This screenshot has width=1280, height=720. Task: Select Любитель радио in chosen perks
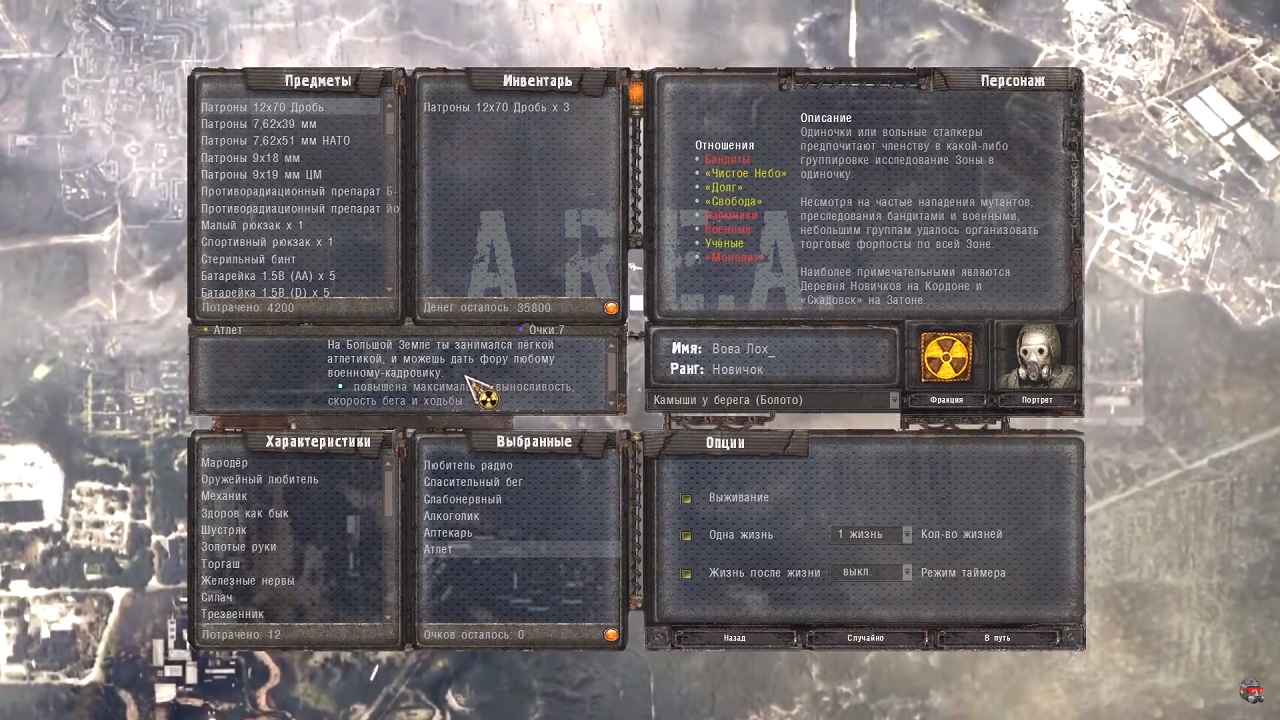468,465
